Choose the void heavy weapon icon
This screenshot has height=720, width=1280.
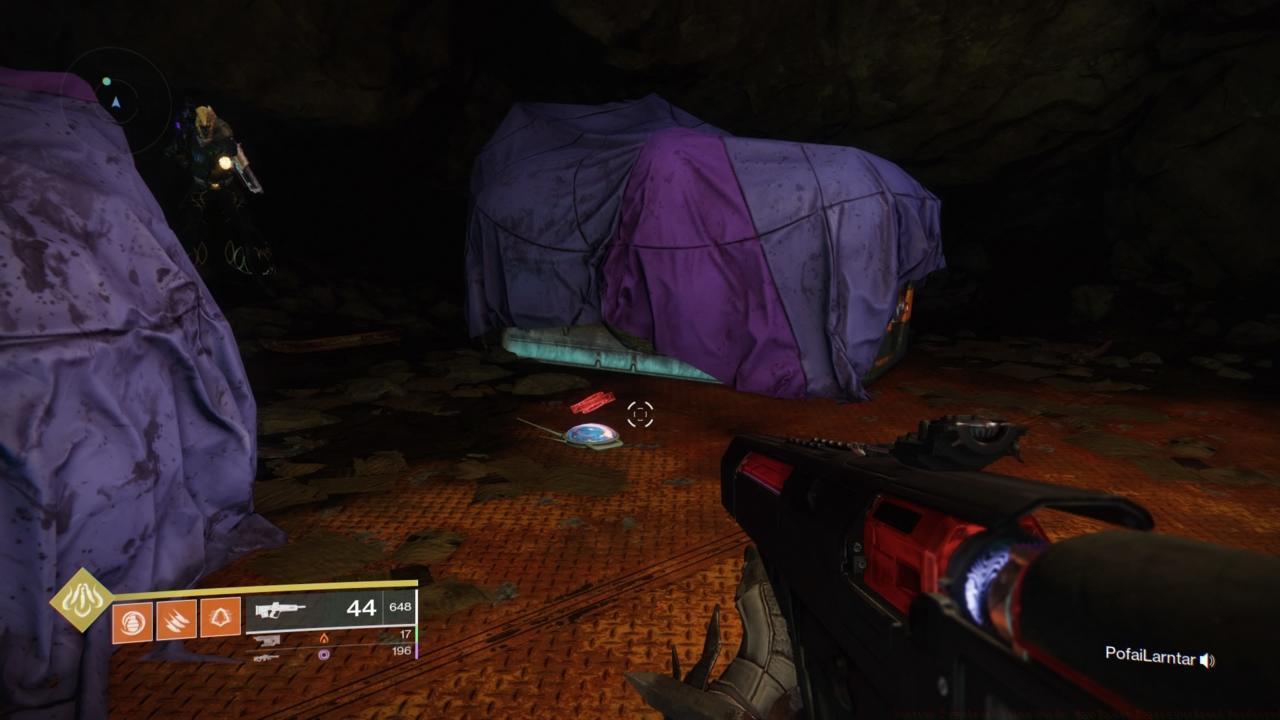pyautogui.click(x=266, y=657)
